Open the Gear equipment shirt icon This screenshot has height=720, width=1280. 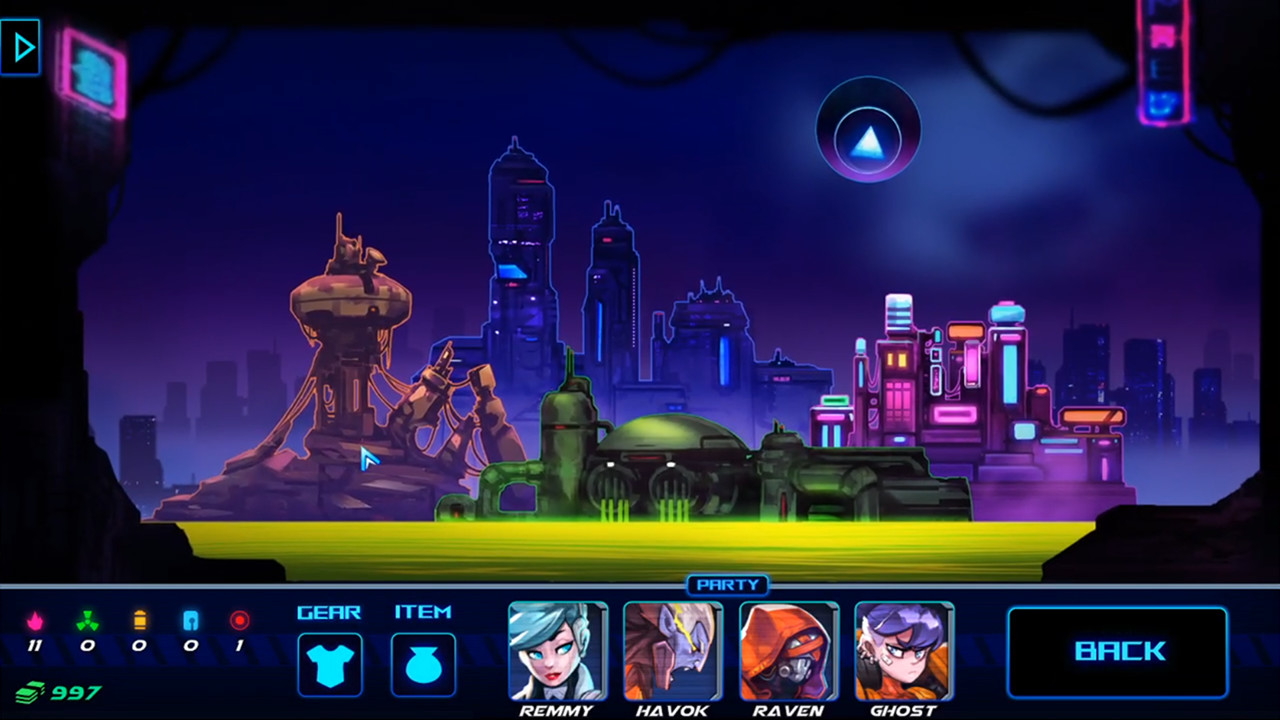point(330,662)
